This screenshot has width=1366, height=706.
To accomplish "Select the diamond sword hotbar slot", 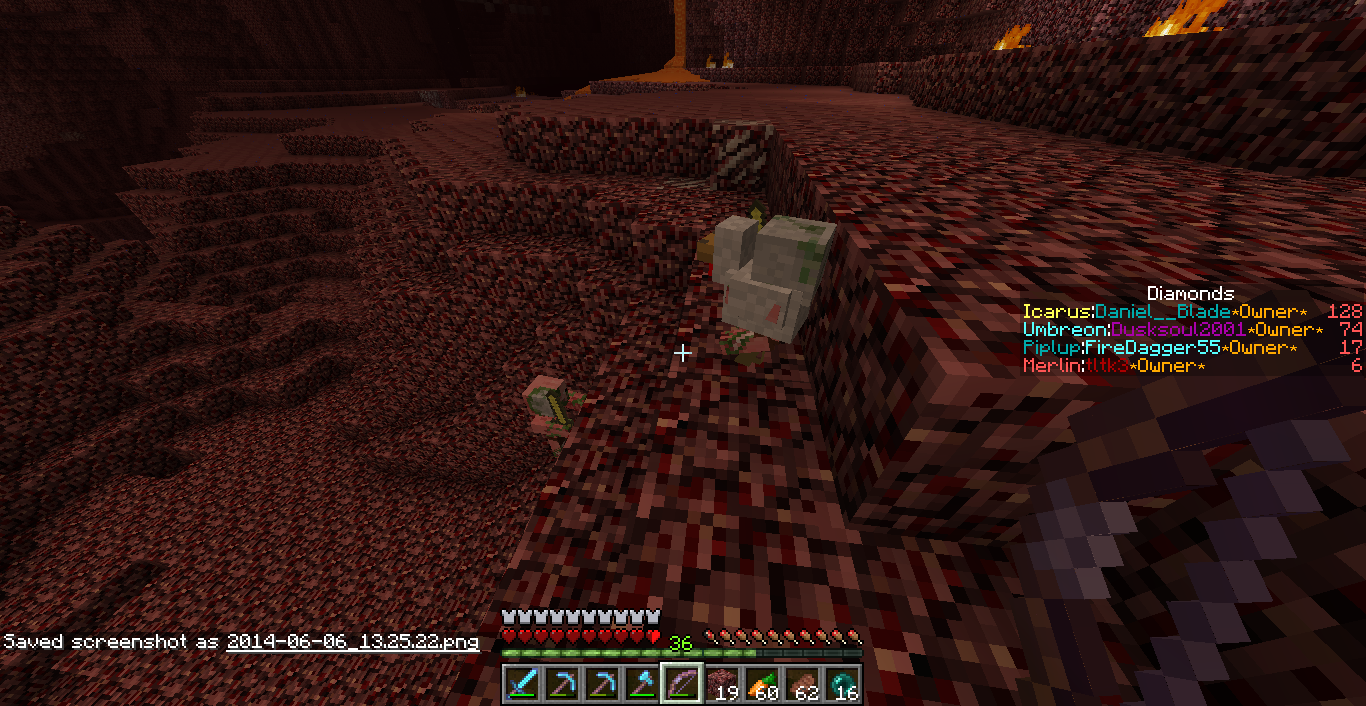I will click(522, 685).
